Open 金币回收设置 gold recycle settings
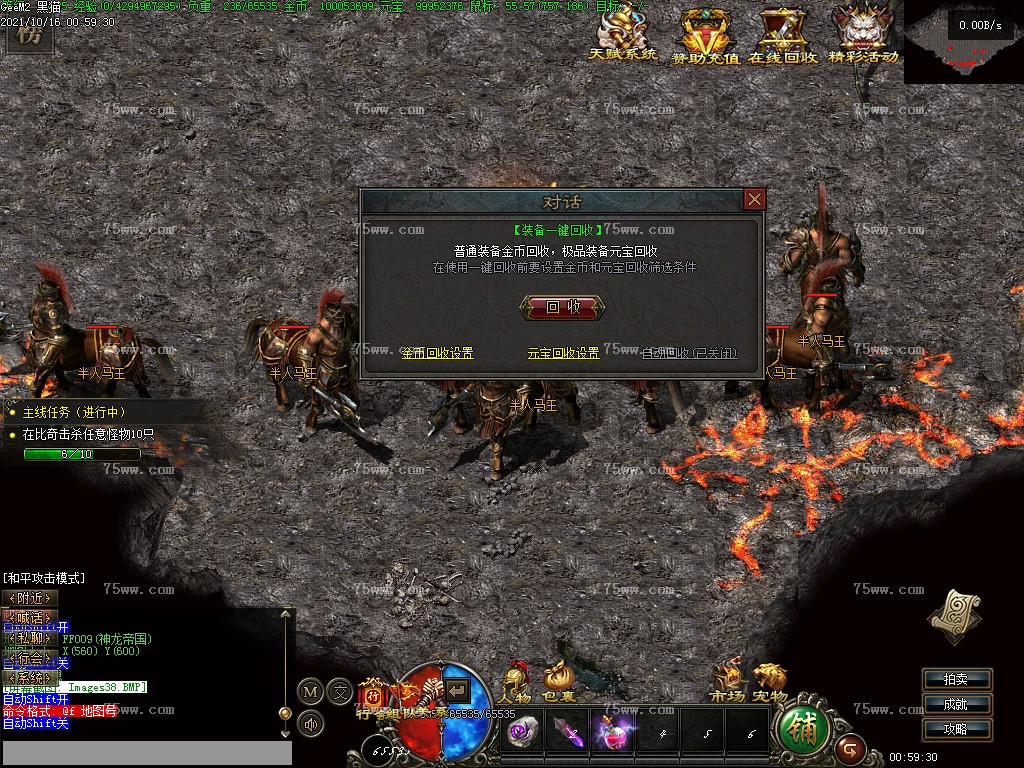Viewport: 1024px width, 768px height. click(437, 353)
